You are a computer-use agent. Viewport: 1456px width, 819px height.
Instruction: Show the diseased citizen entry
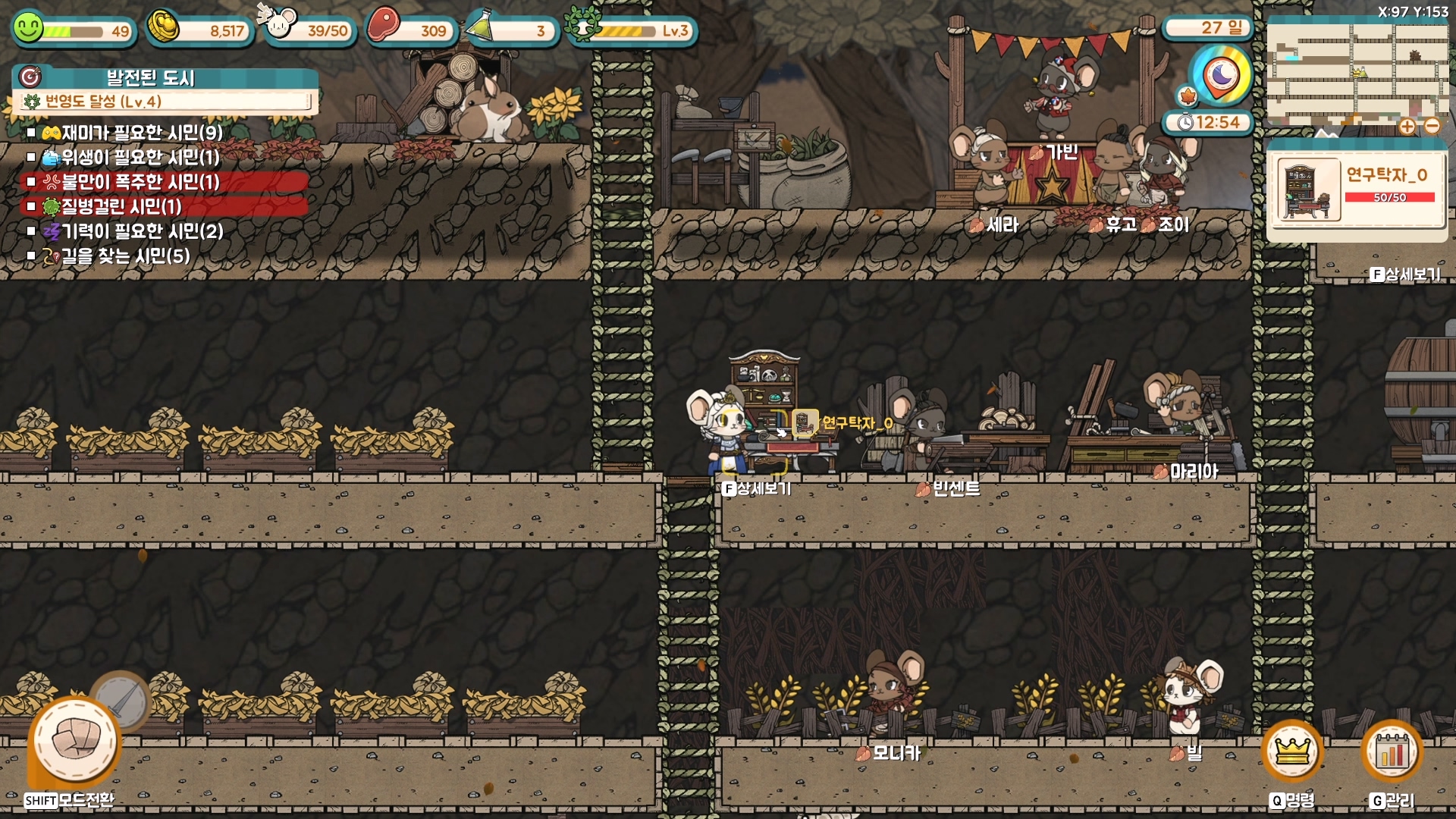click(114, 206)
